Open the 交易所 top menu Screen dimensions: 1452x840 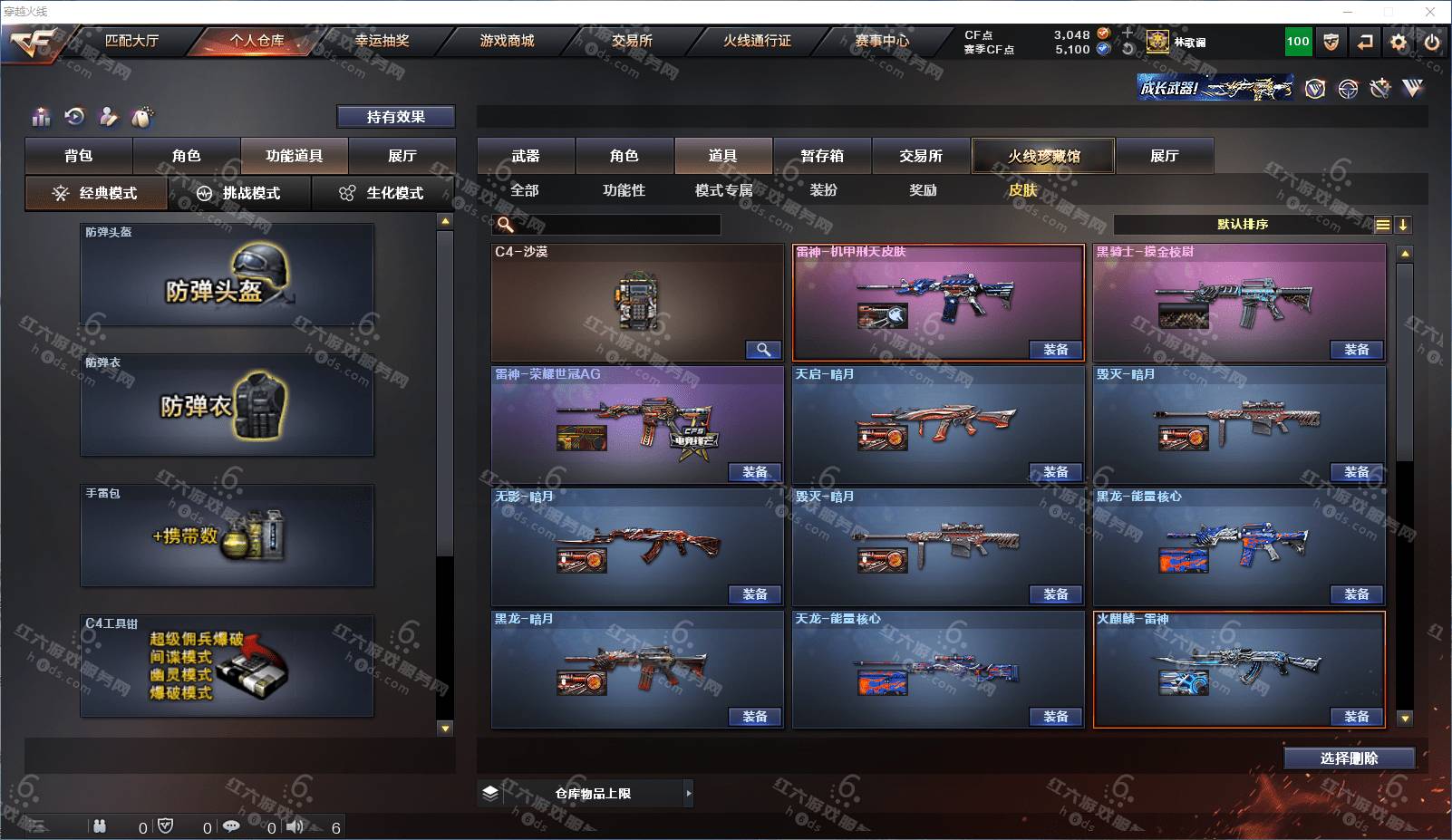pos(632,41)
